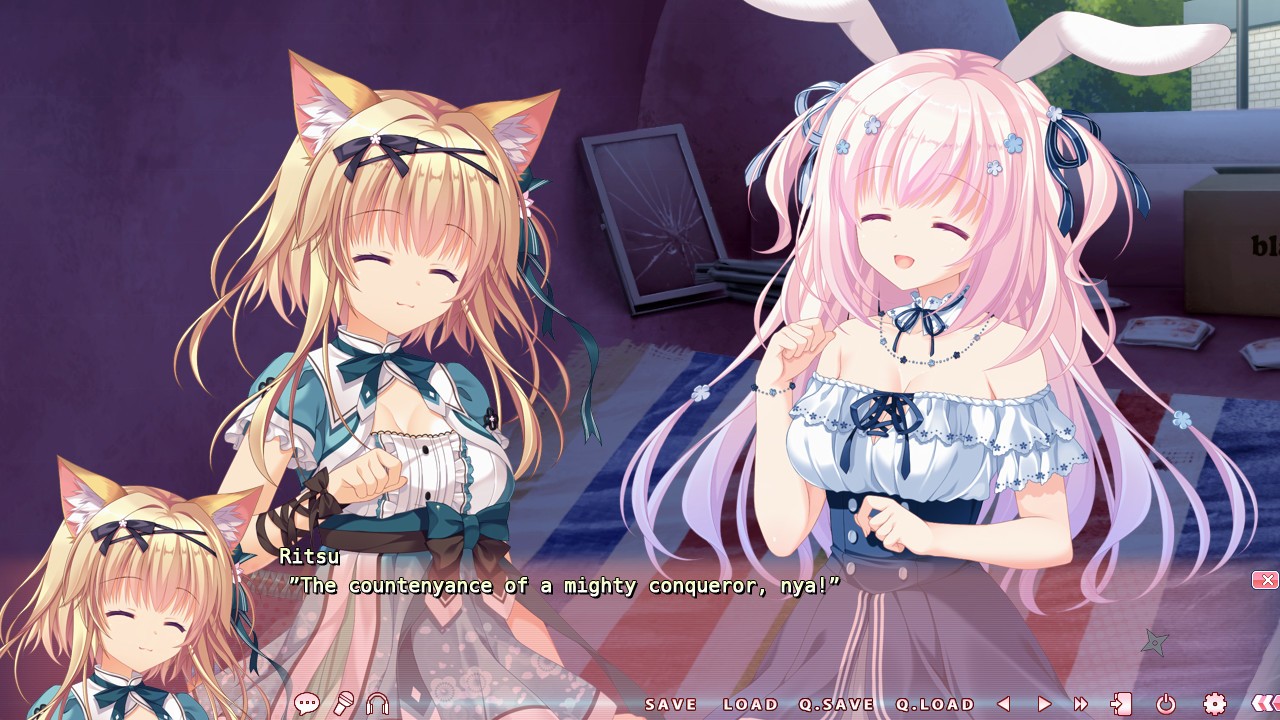Replay the voice line with microphone icon
The height and width of the screenshot is (720, 1280).
(343, 704)
